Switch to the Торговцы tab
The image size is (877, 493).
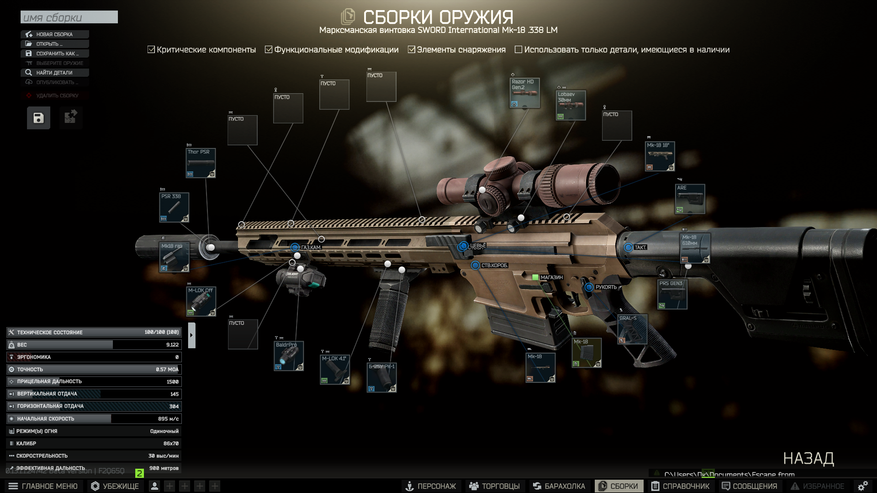pos(495,486)
